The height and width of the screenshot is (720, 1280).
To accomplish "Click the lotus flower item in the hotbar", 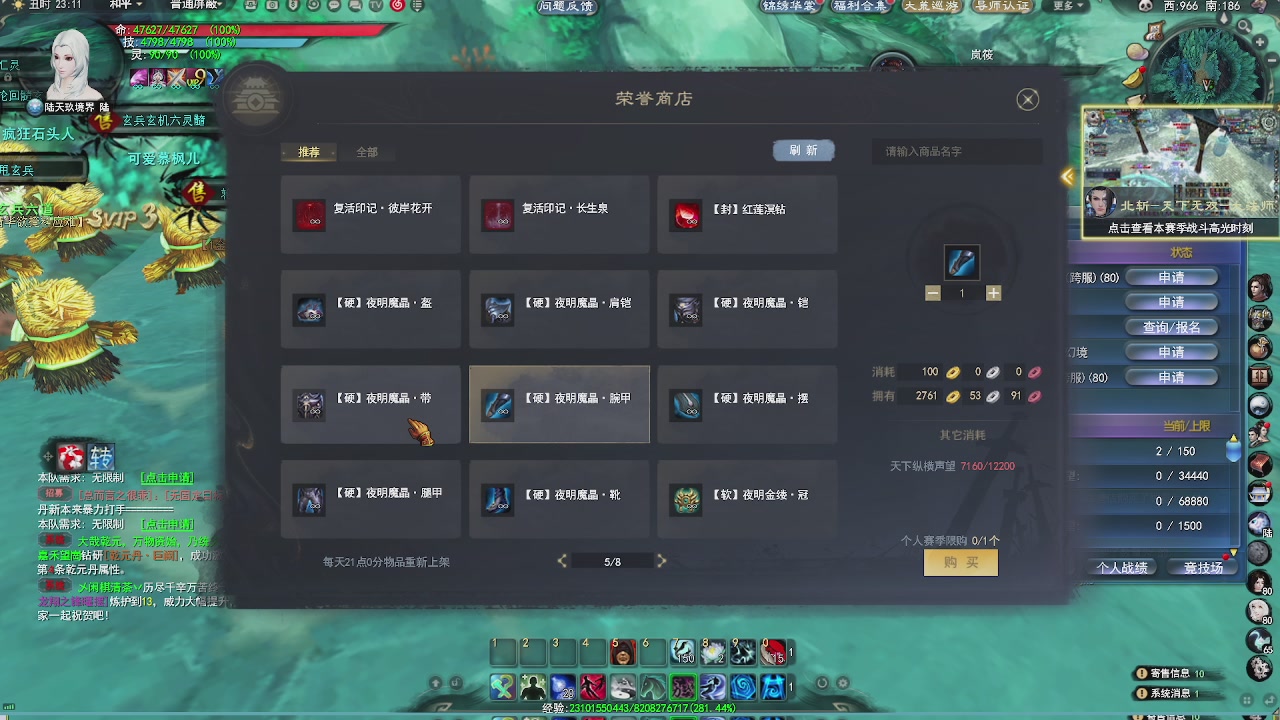I will (x=713, y=652).
